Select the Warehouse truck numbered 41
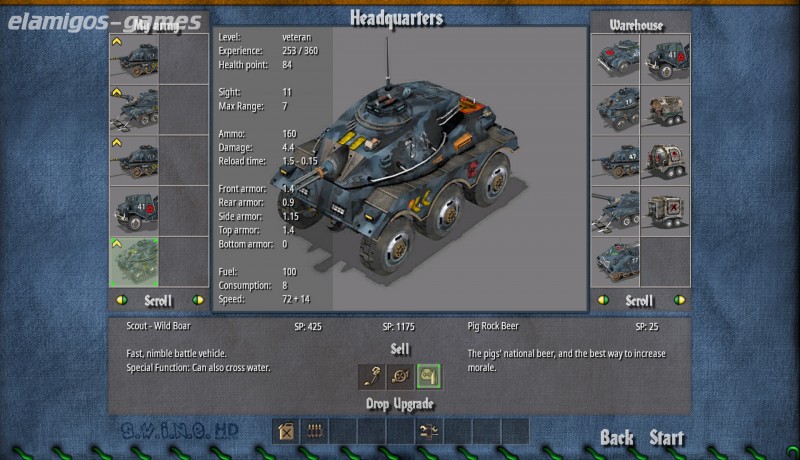 (665, 59)
